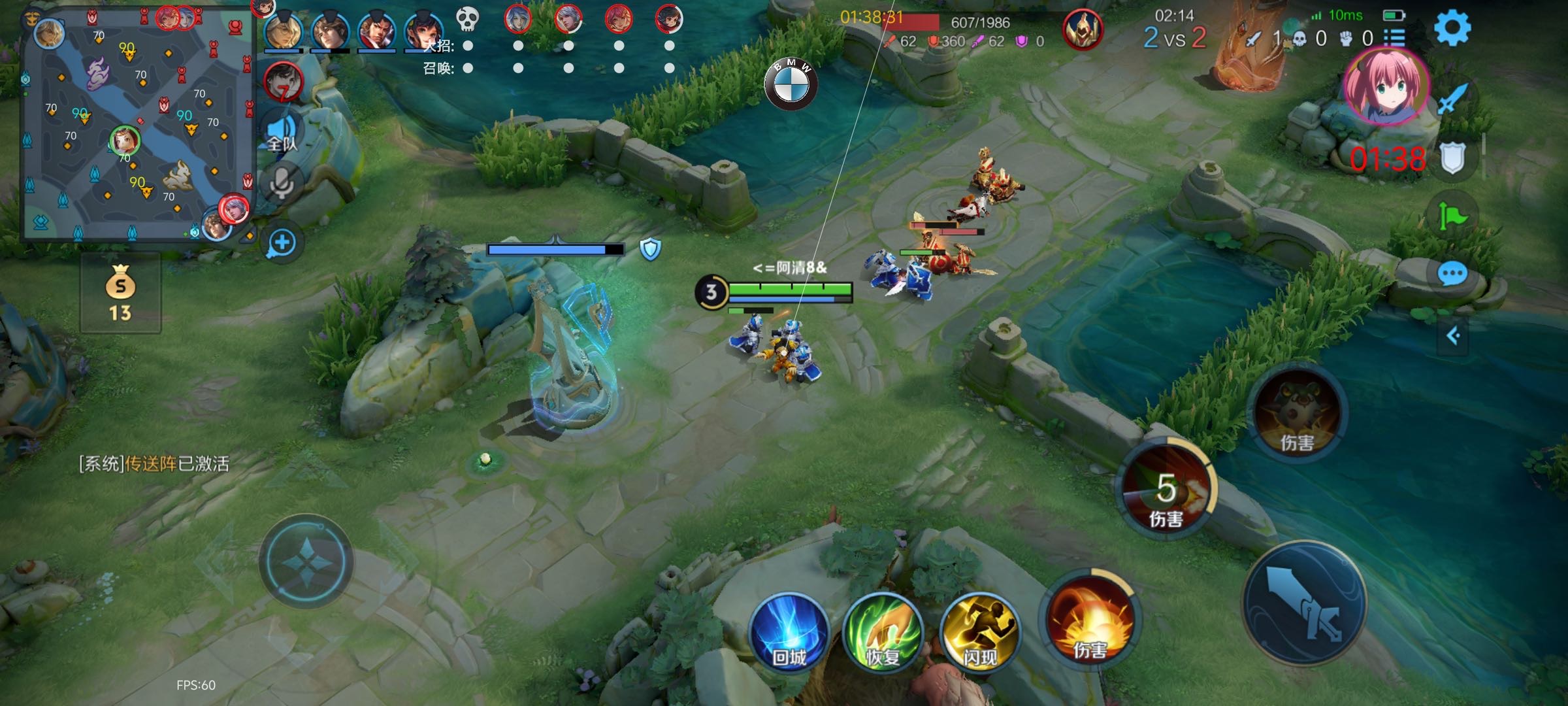
Task: Collapse the side panel with the arrow
Action: (x=1453, y=336)
